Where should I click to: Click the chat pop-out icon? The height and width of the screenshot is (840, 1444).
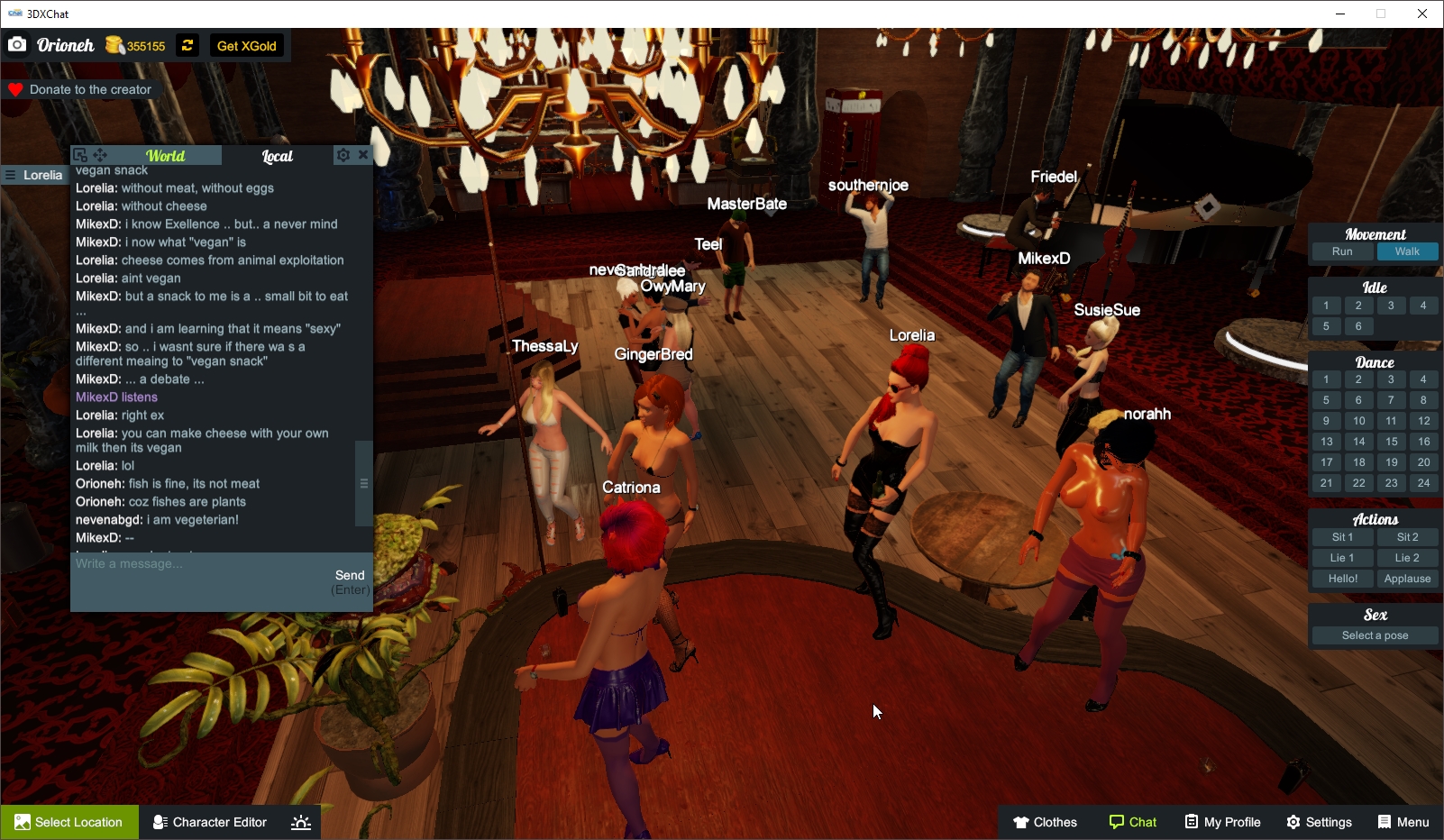[x=79, y=154]
